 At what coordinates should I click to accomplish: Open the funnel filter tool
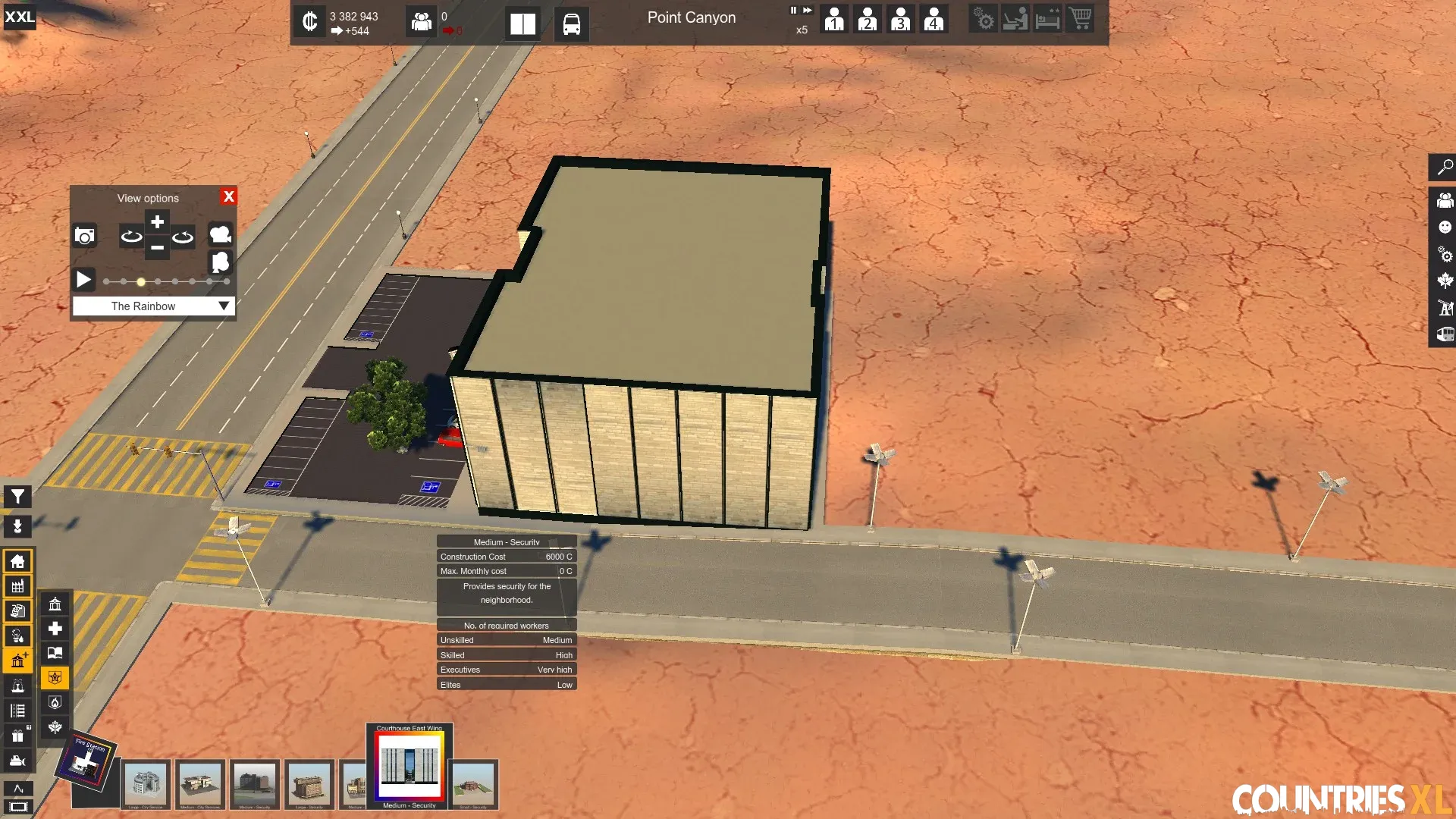click(x=17, y=497)
